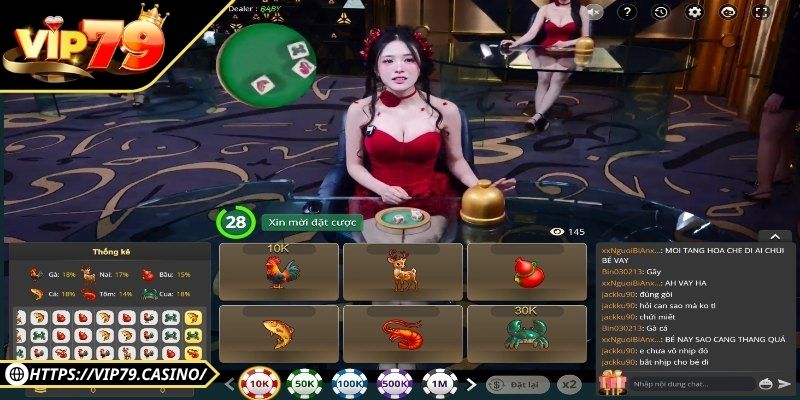Select the 10K chip
The width and height of the screenshot is (800, 400).
click(259, 382)
